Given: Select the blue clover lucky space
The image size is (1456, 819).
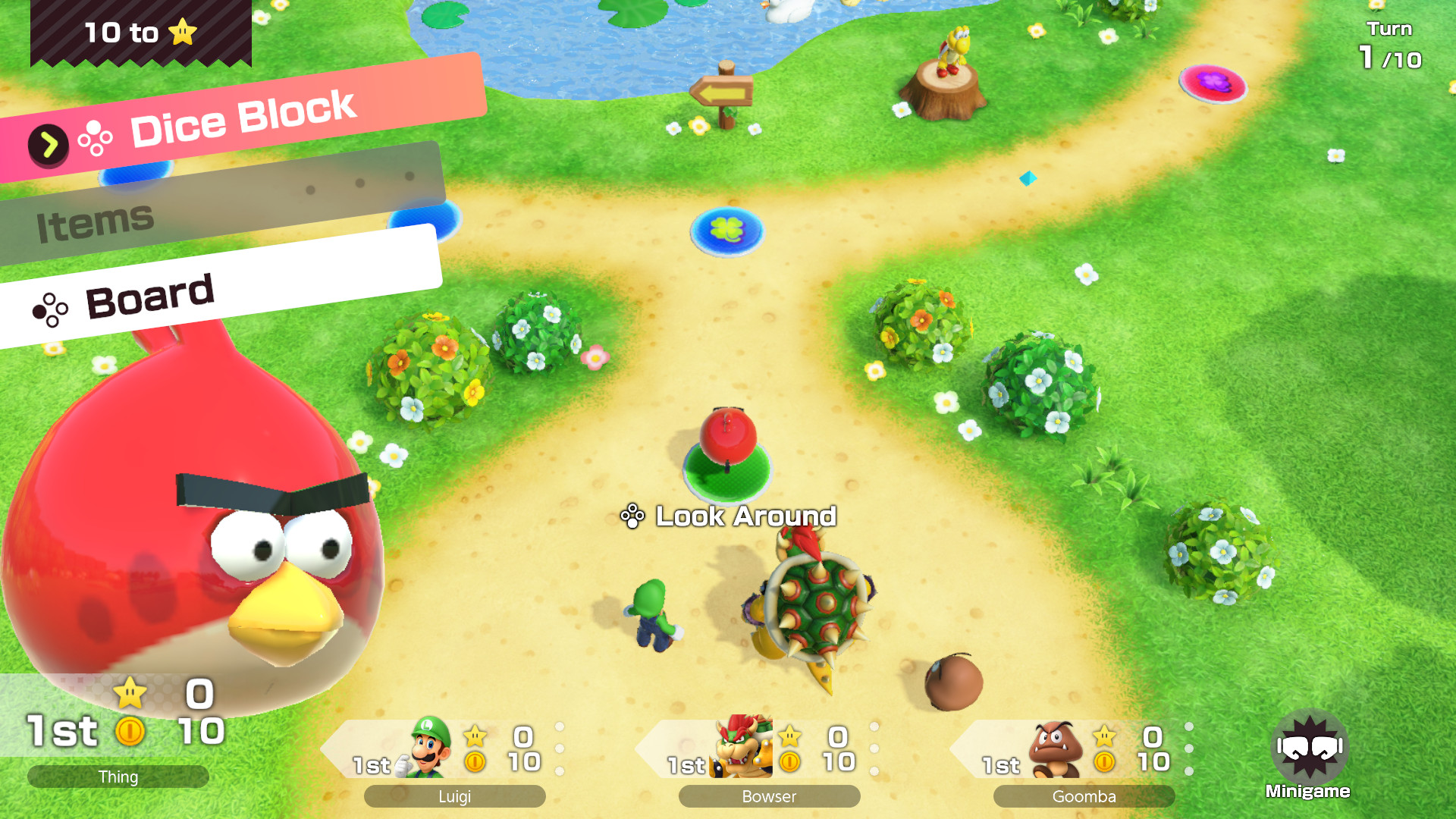Looking at the screenshot, I should [727, 231].
